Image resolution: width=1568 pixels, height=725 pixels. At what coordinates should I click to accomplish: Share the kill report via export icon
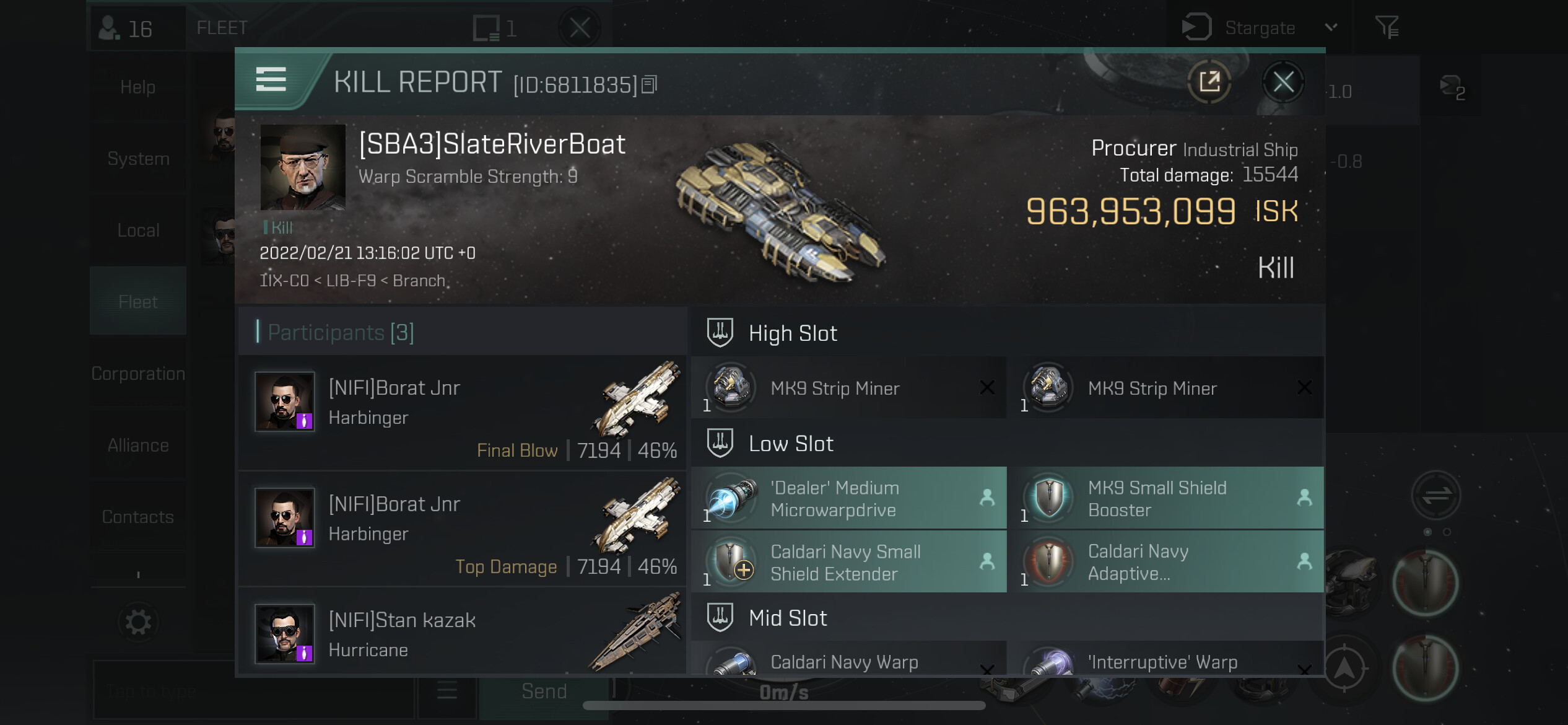pyautogui.click(x=1209, y=82)
